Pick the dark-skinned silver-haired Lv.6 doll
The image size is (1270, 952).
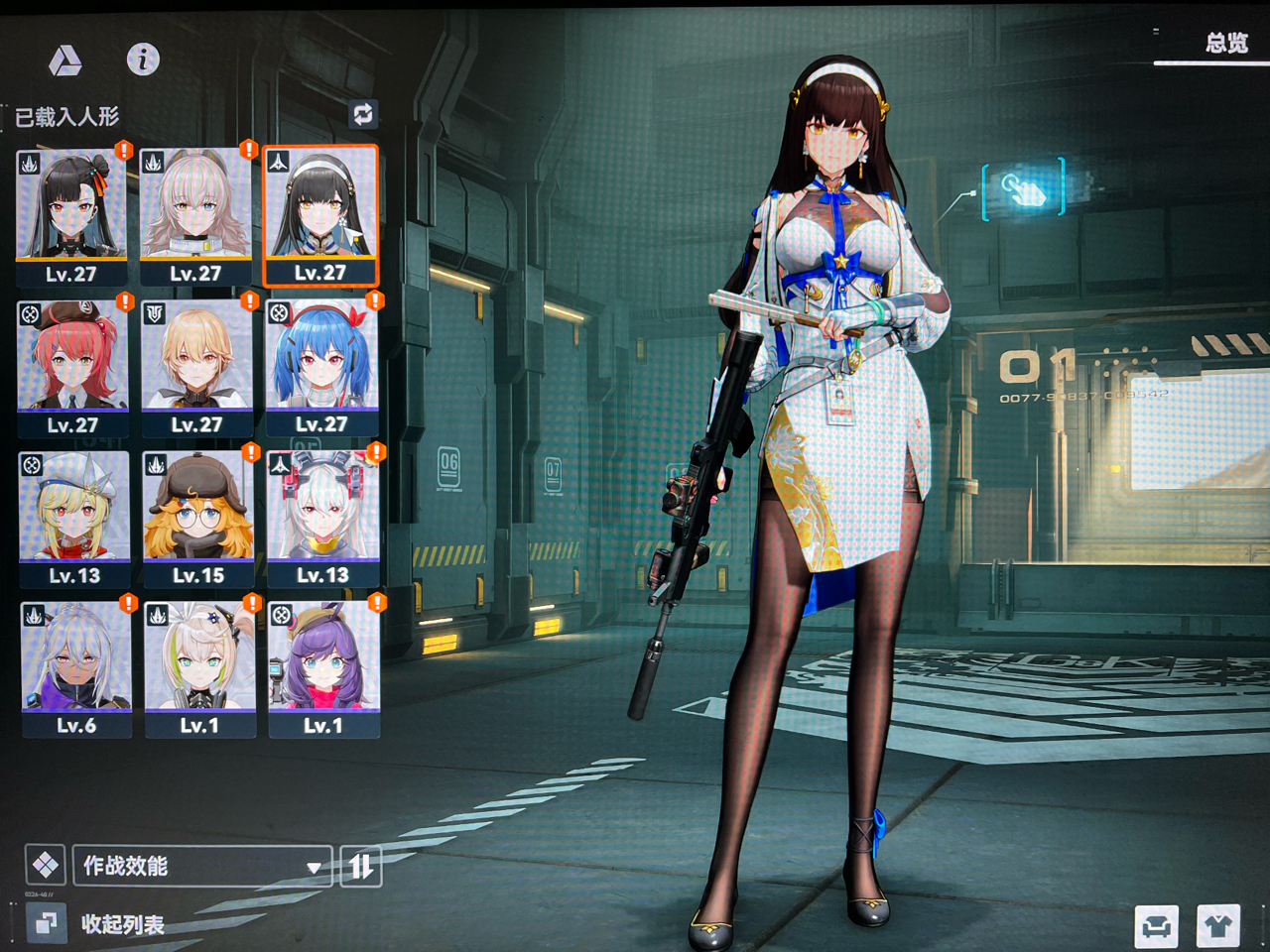click(x=75, y=668)
